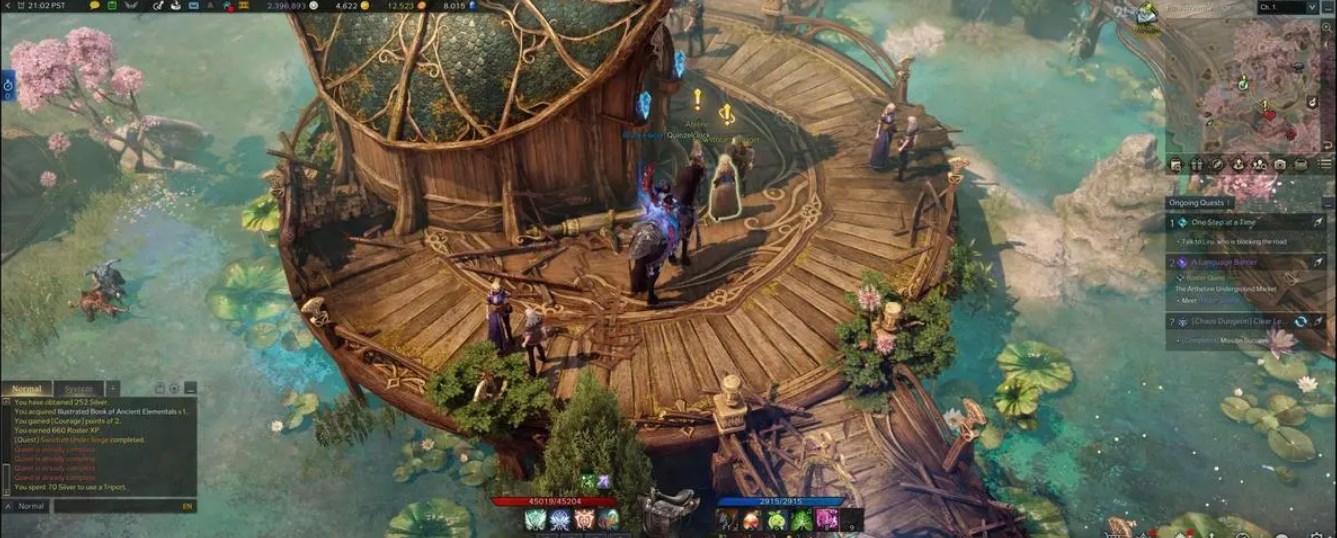Click the chat message input field

pos(115,506)
